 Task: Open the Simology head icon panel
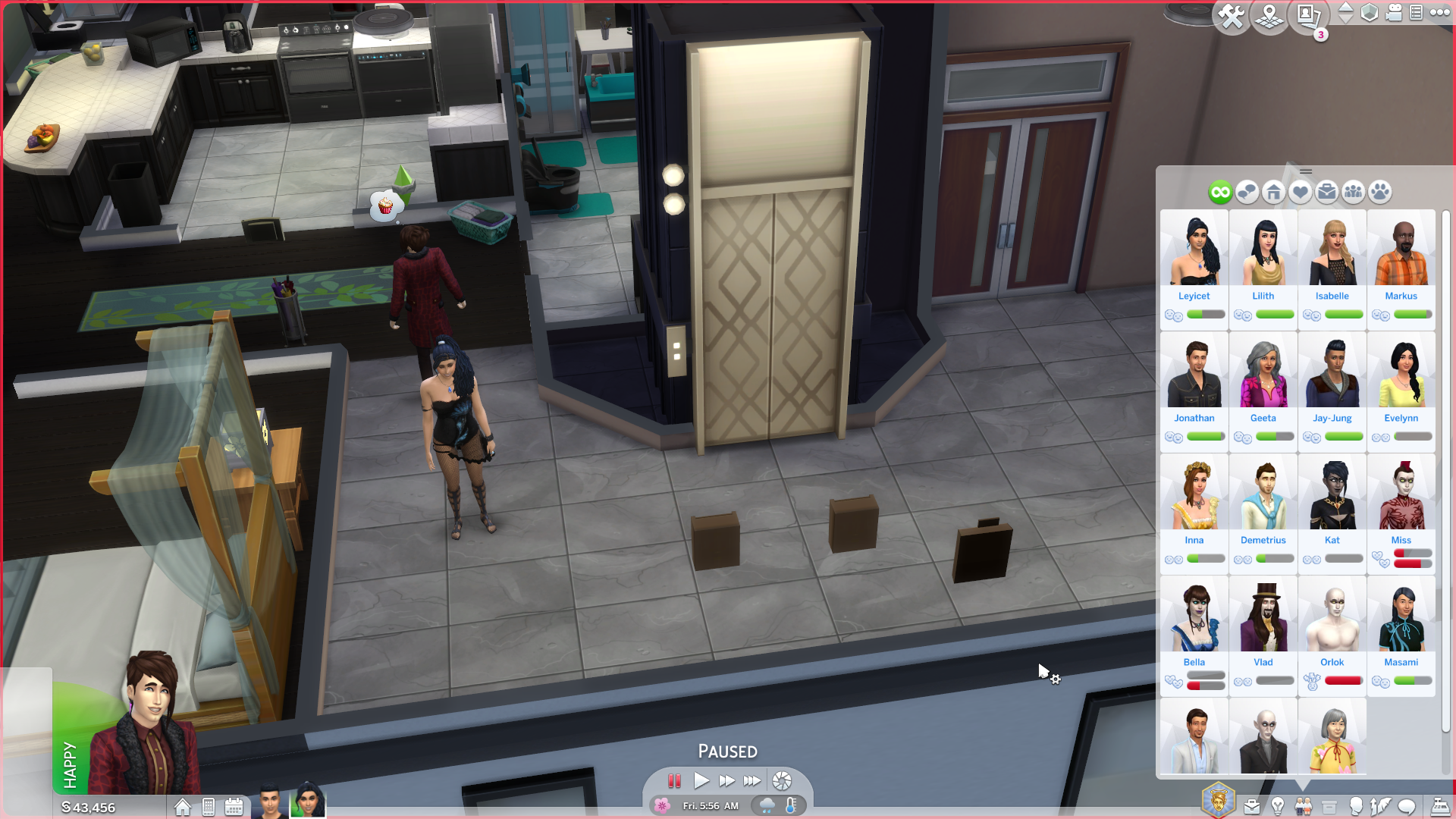[1357, 806]
